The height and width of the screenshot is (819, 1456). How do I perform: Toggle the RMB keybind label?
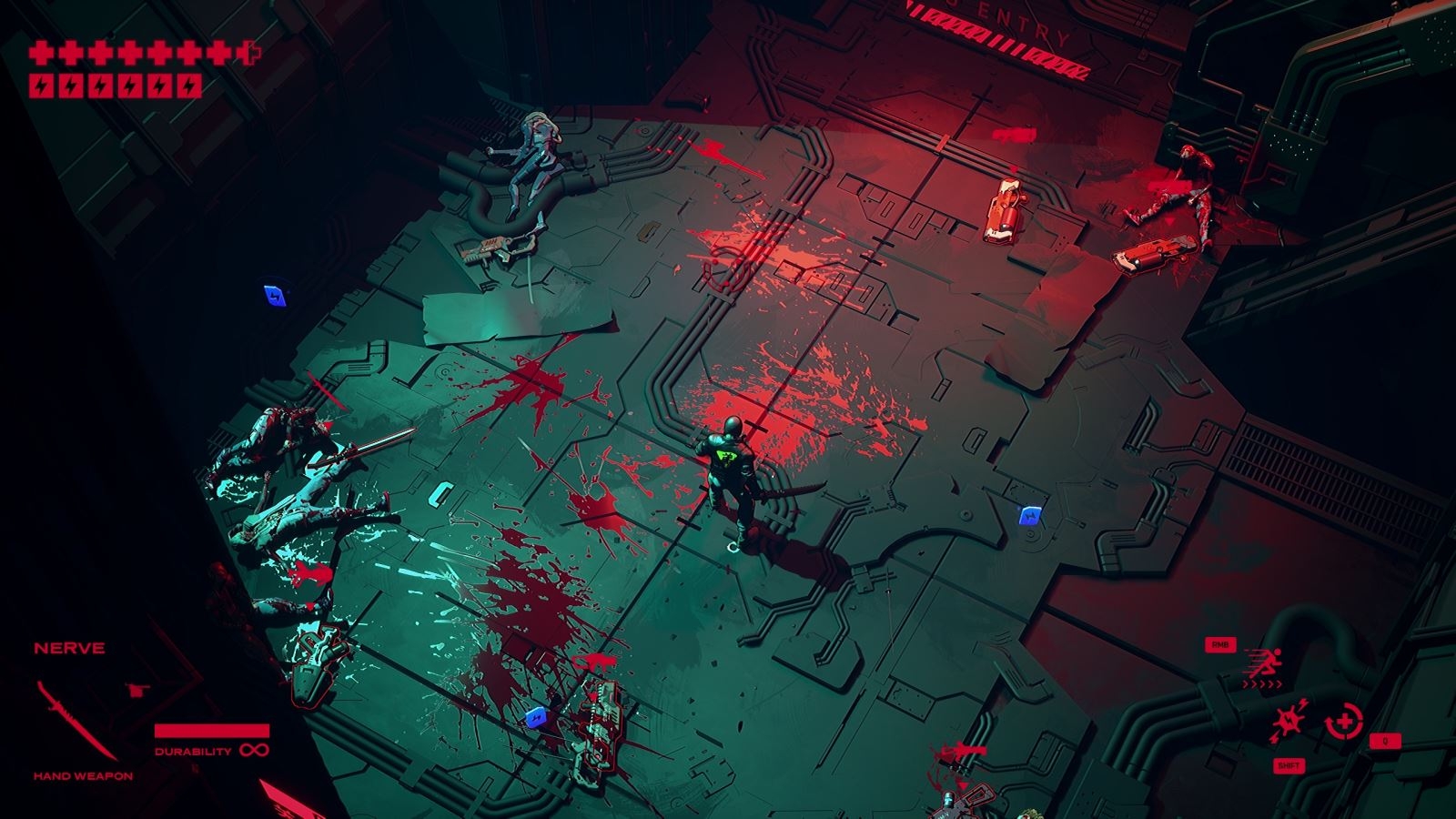(1220, 642)
